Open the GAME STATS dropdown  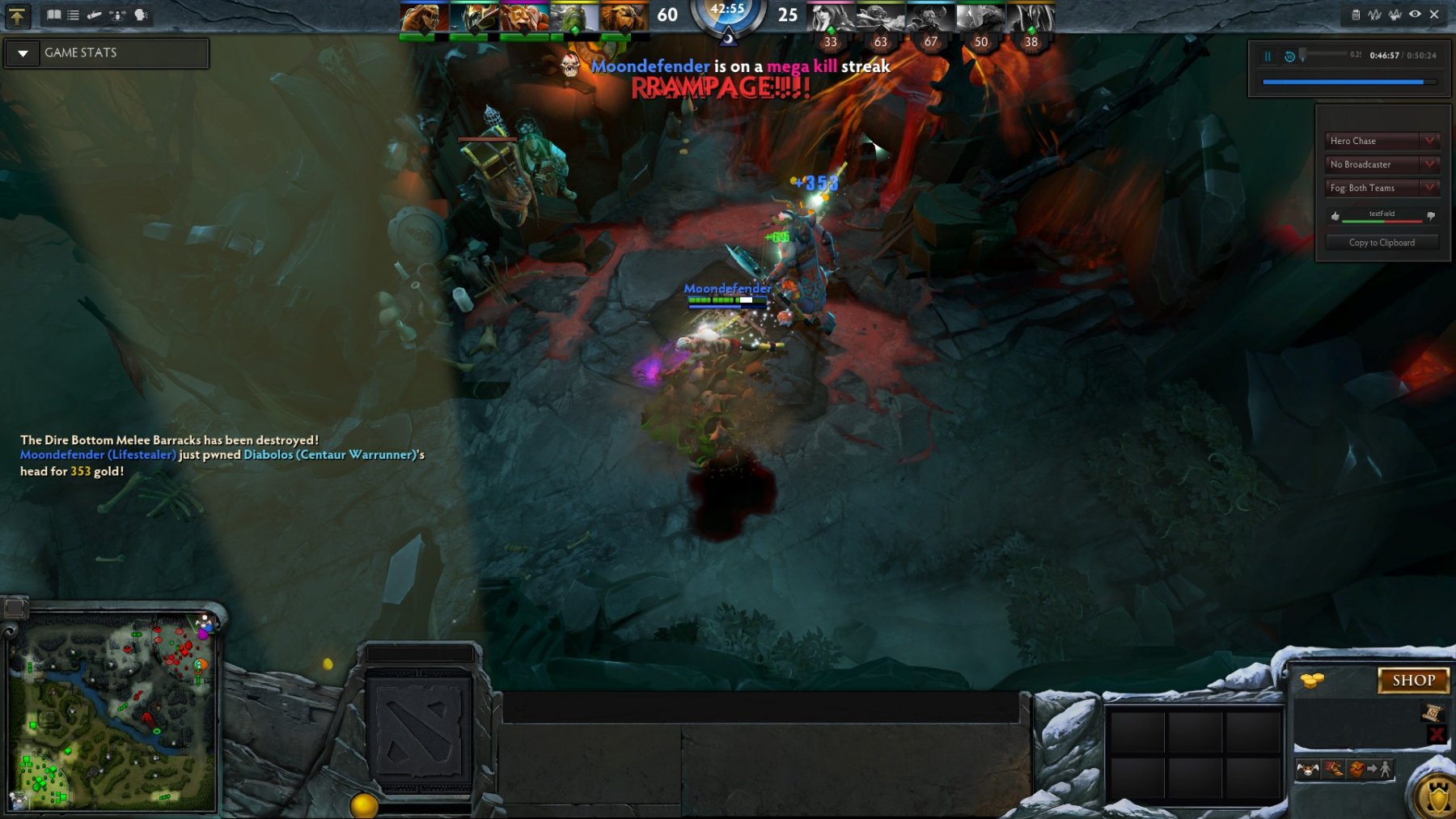[23, 53]
